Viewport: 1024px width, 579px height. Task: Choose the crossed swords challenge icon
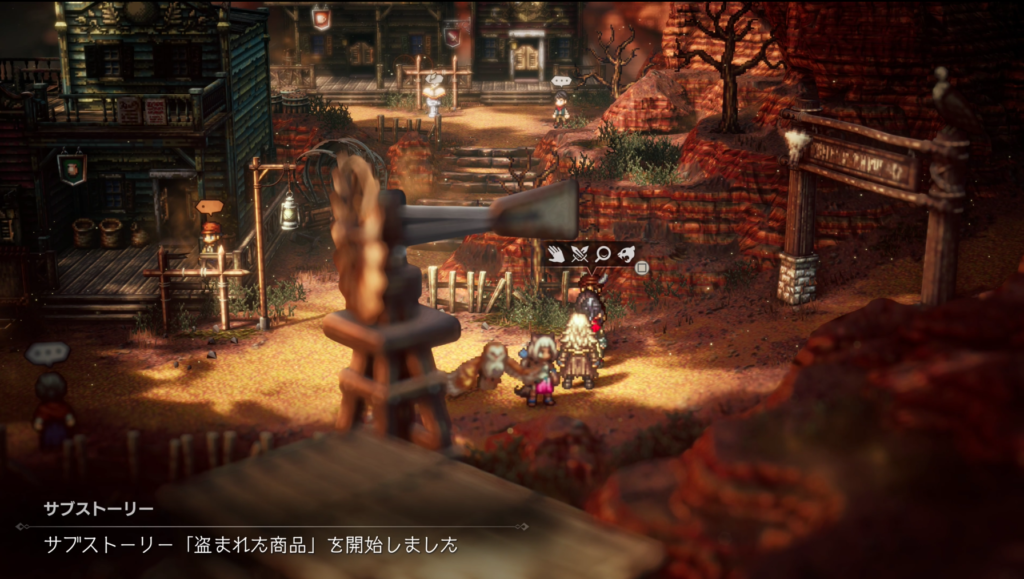coord(578,254)
